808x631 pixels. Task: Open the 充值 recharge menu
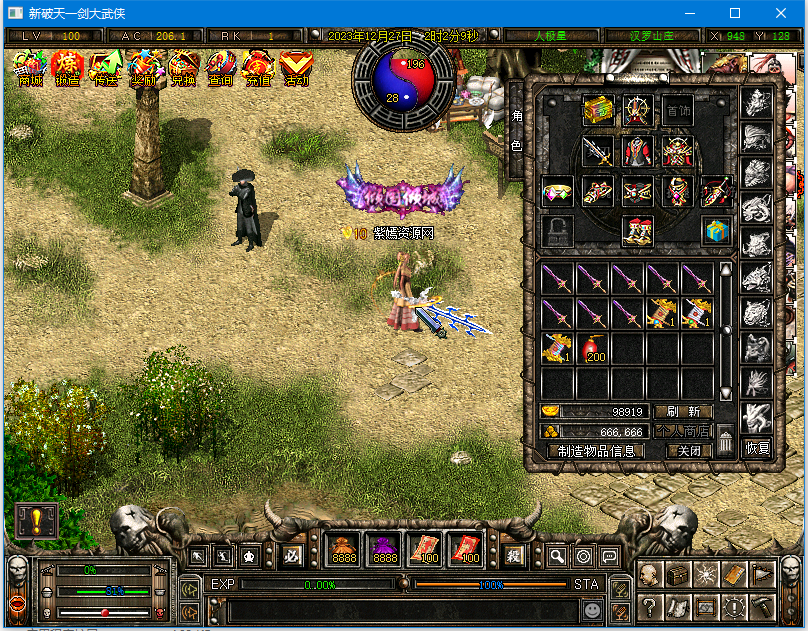258,68
